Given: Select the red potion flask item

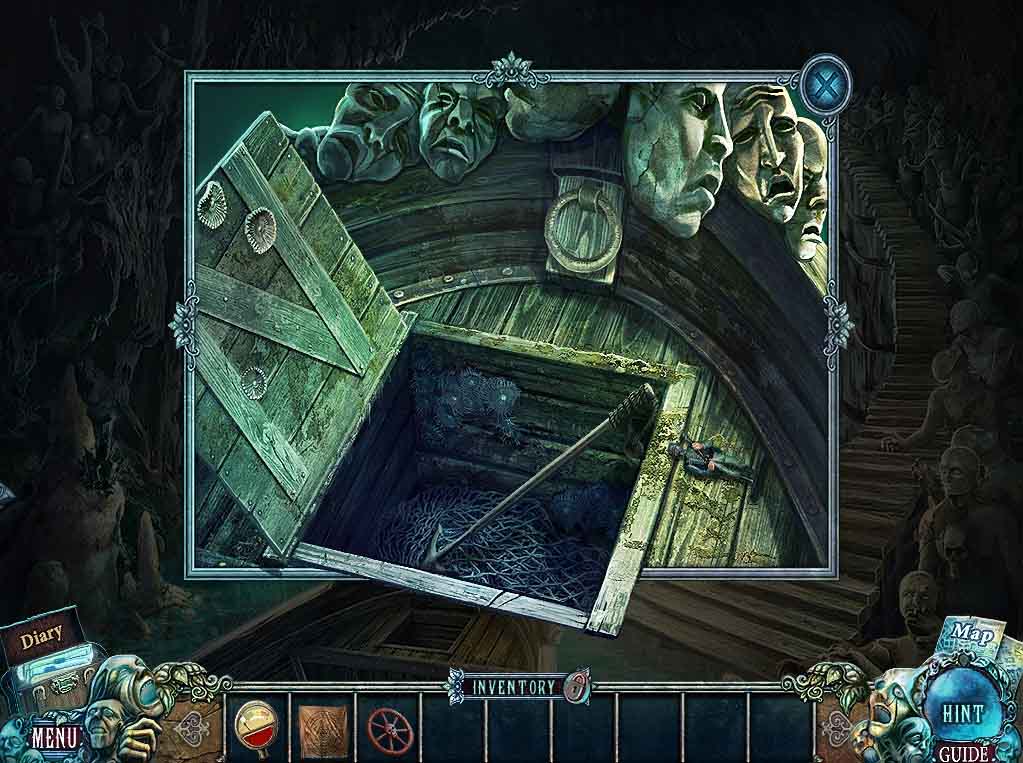Looking at the screenshot, I should pyautogui.click(x=258, y=725).
